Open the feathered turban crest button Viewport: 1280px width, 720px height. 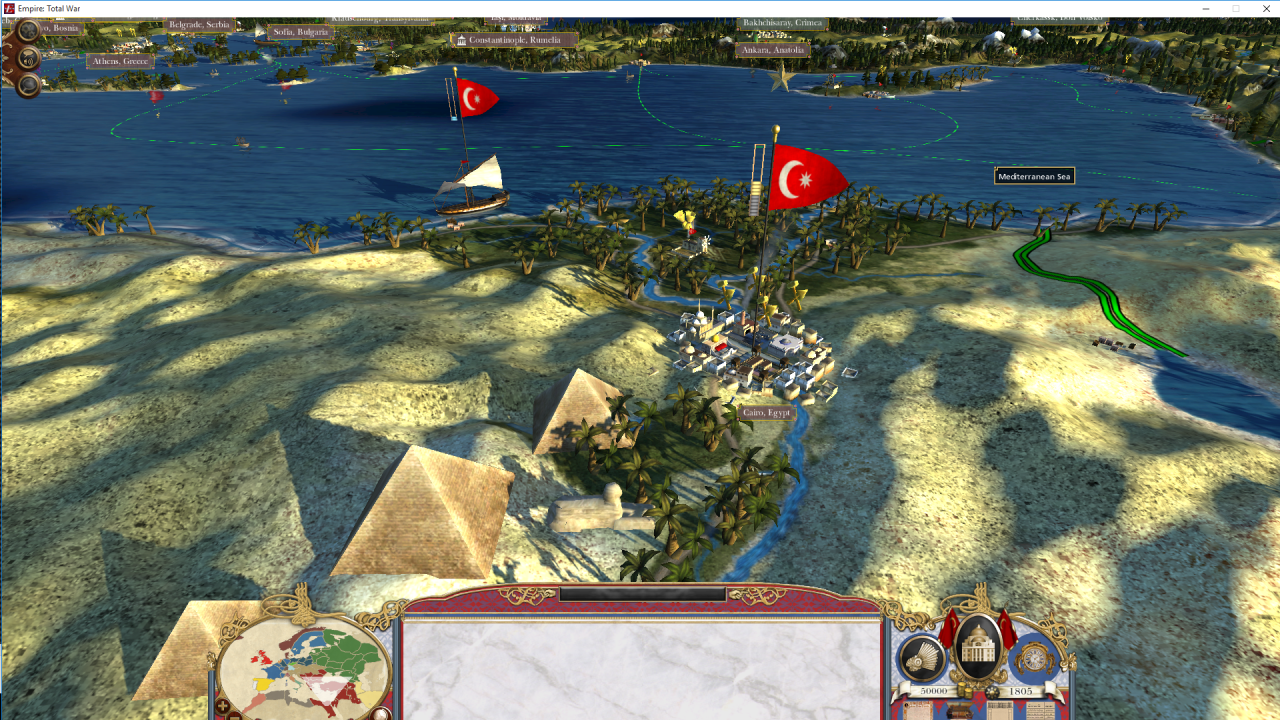pos(921,657)
